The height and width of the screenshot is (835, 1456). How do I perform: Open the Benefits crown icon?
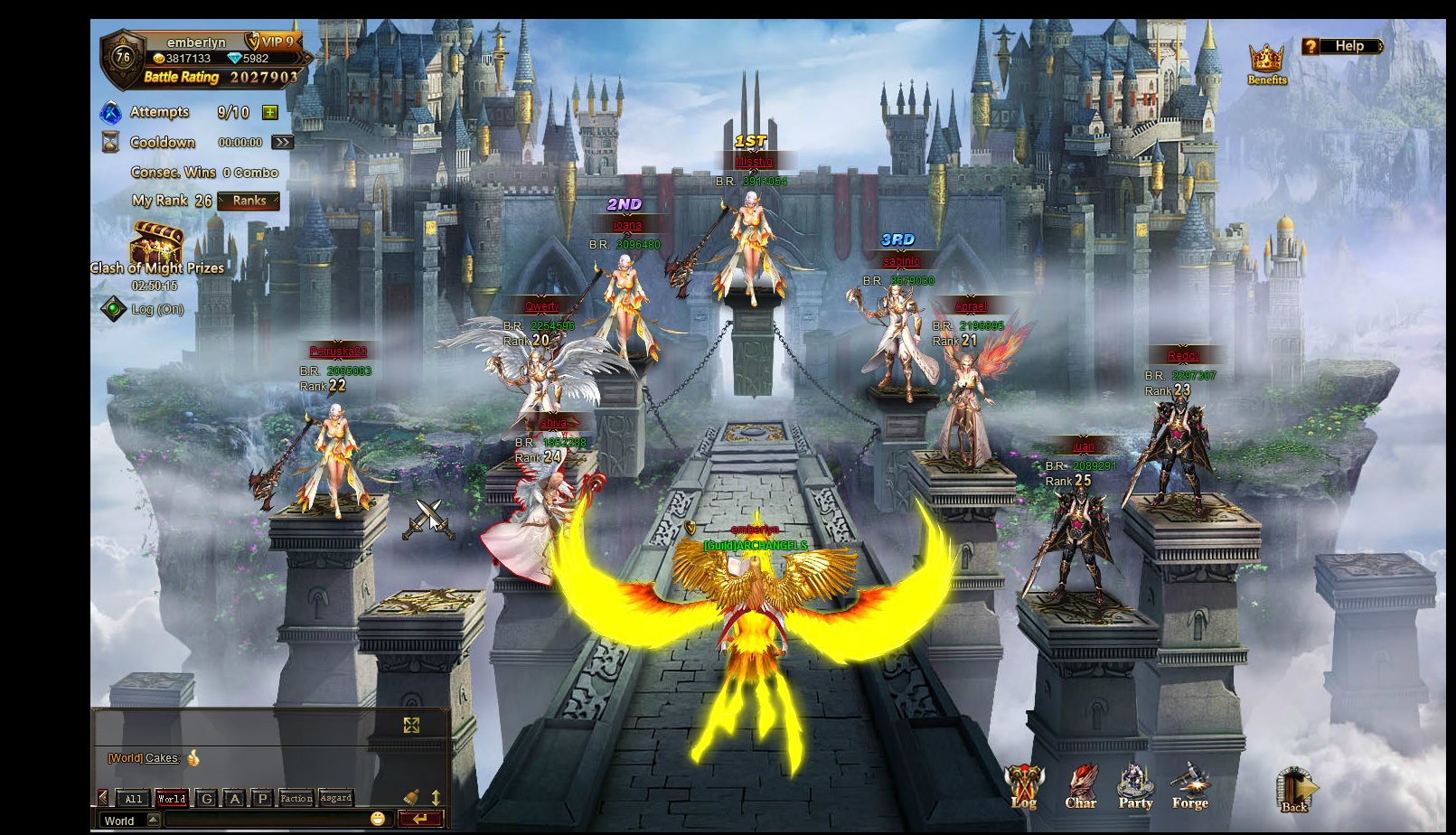(x=1266, y=61)
